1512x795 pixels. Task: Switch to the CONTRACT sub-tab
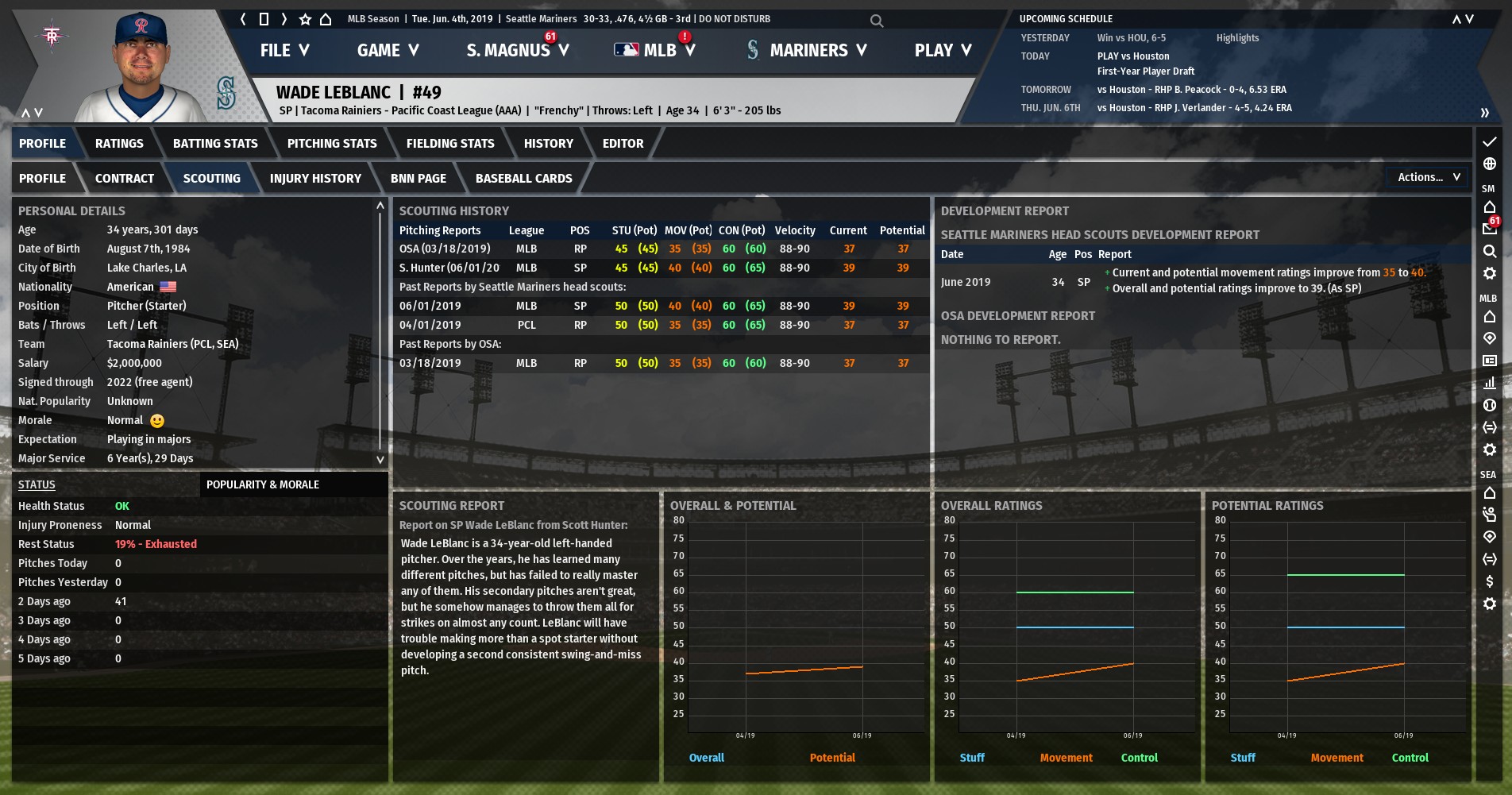[125, 179]
